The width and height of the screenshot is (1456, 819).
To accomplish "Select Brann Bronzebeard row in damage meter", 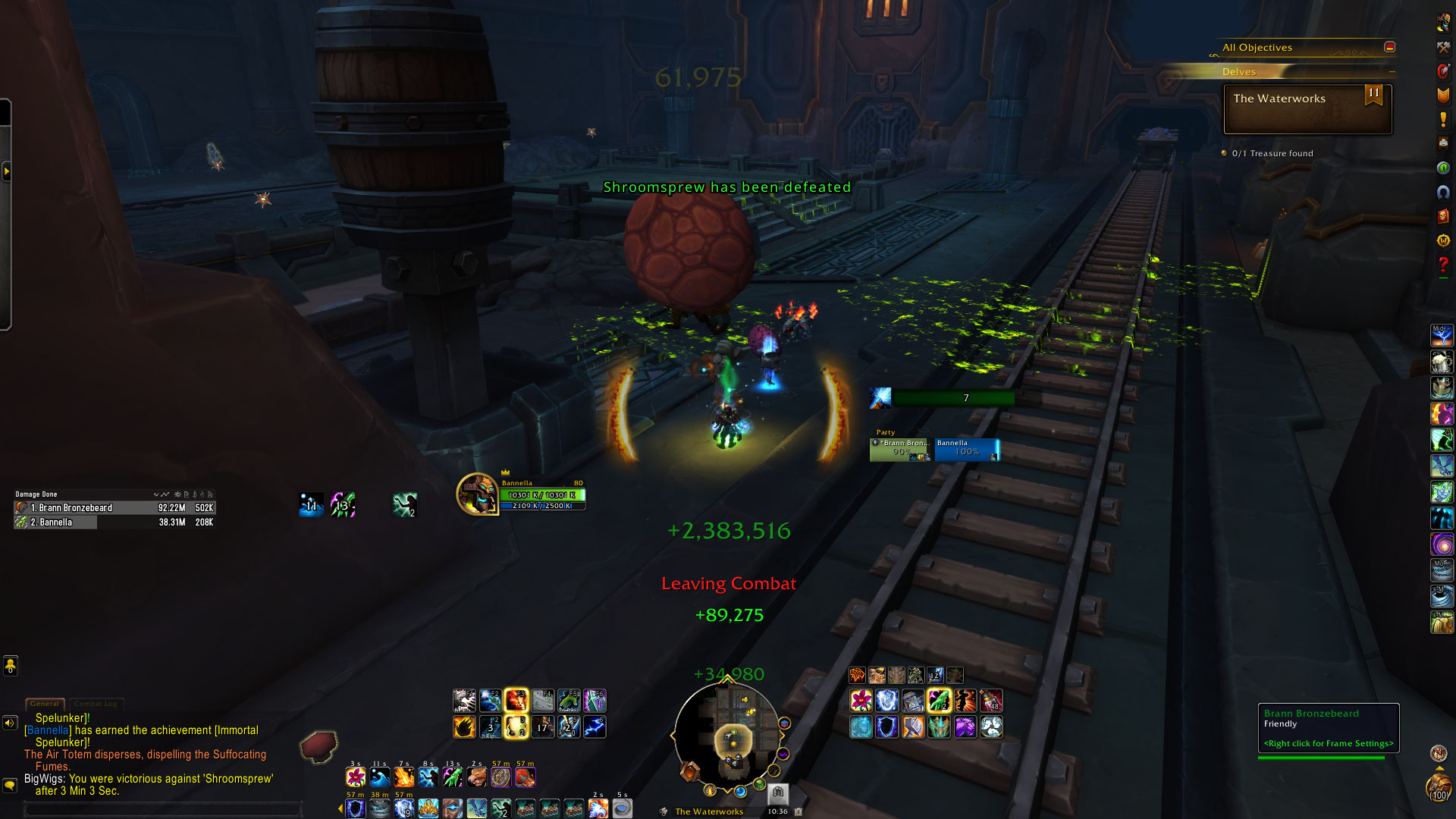I will click(x=115, y=508).
